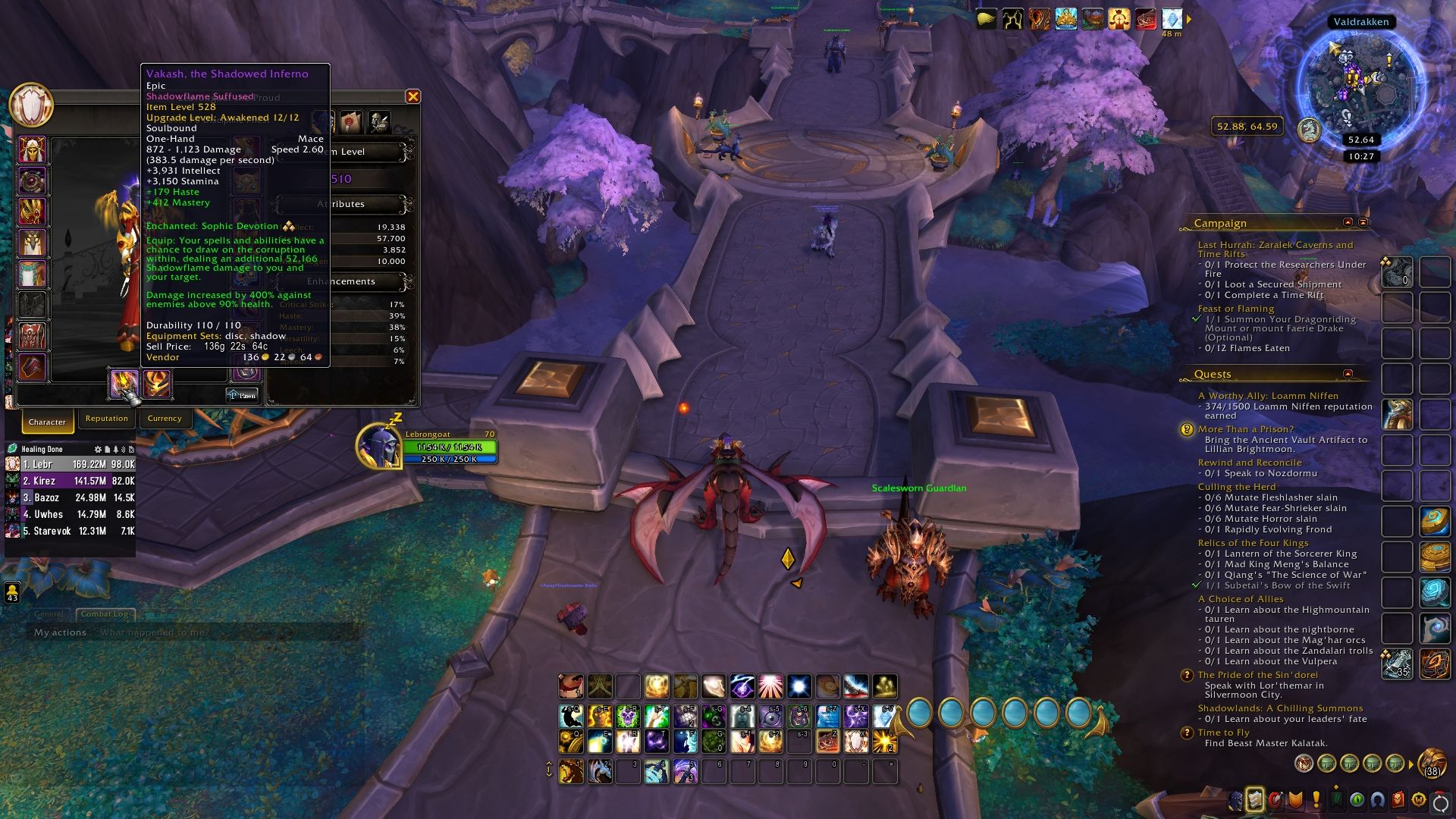
Task: Close the character panel
Action: tap(413, 96)
